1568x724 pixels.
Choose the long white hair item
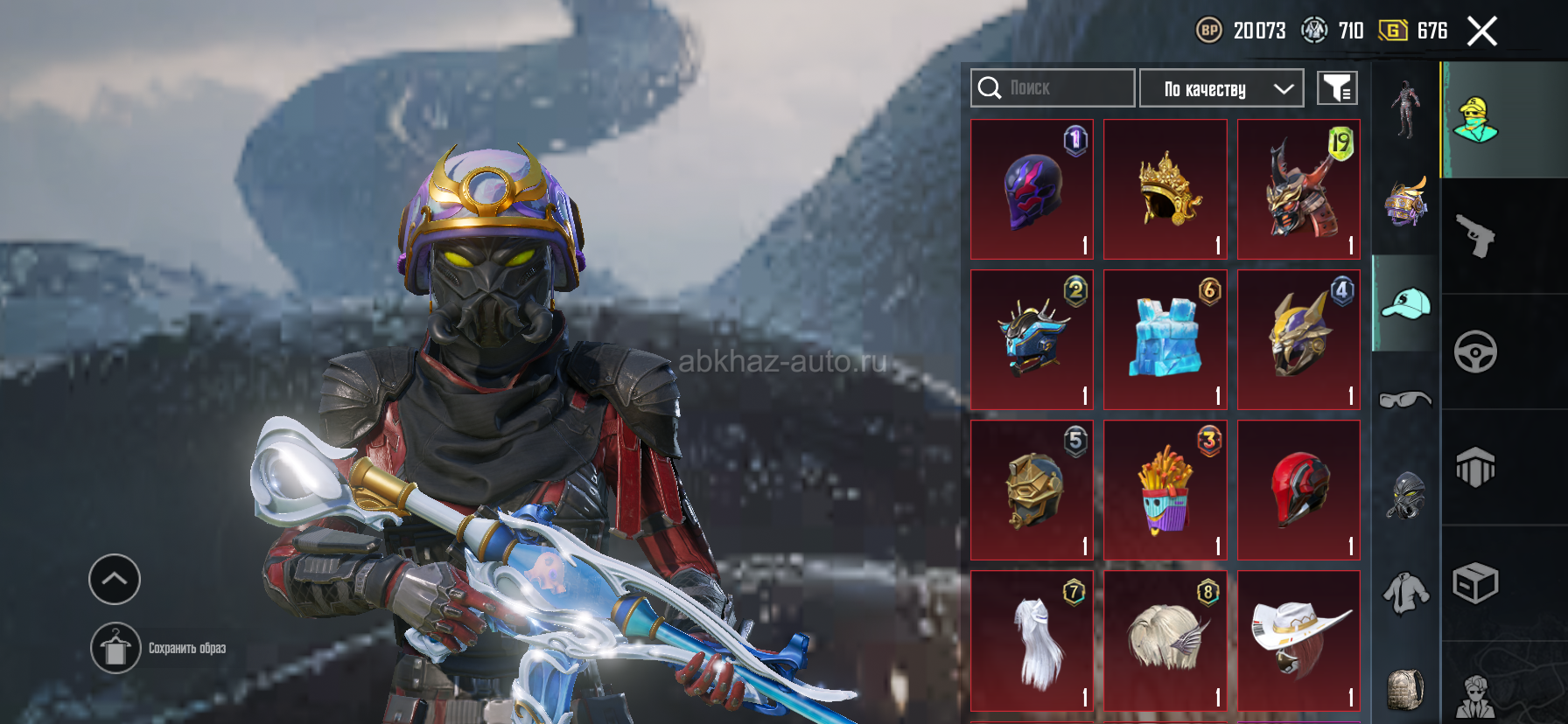[x=1032, y=641]
